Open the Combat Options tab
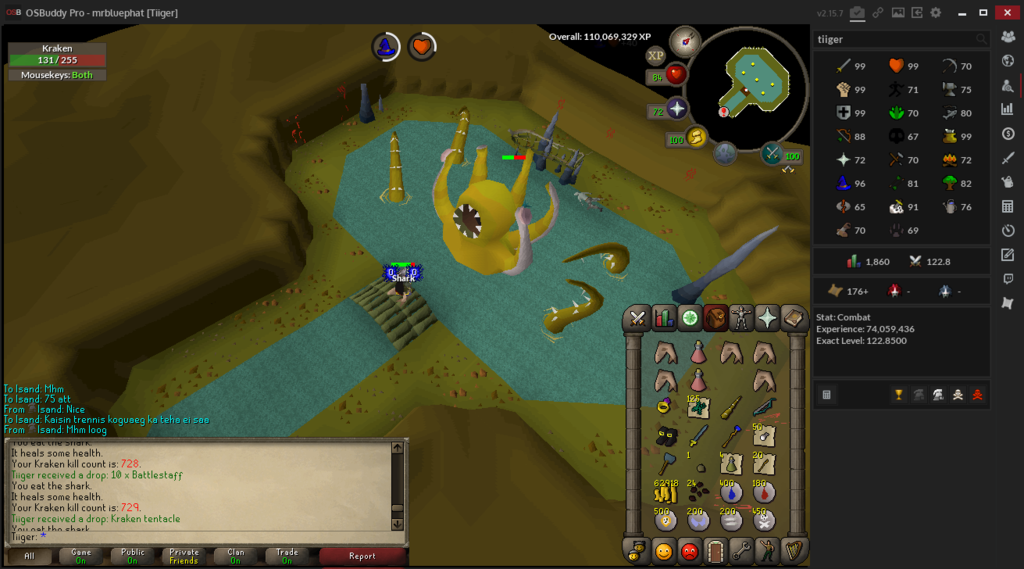 (637, 319)
